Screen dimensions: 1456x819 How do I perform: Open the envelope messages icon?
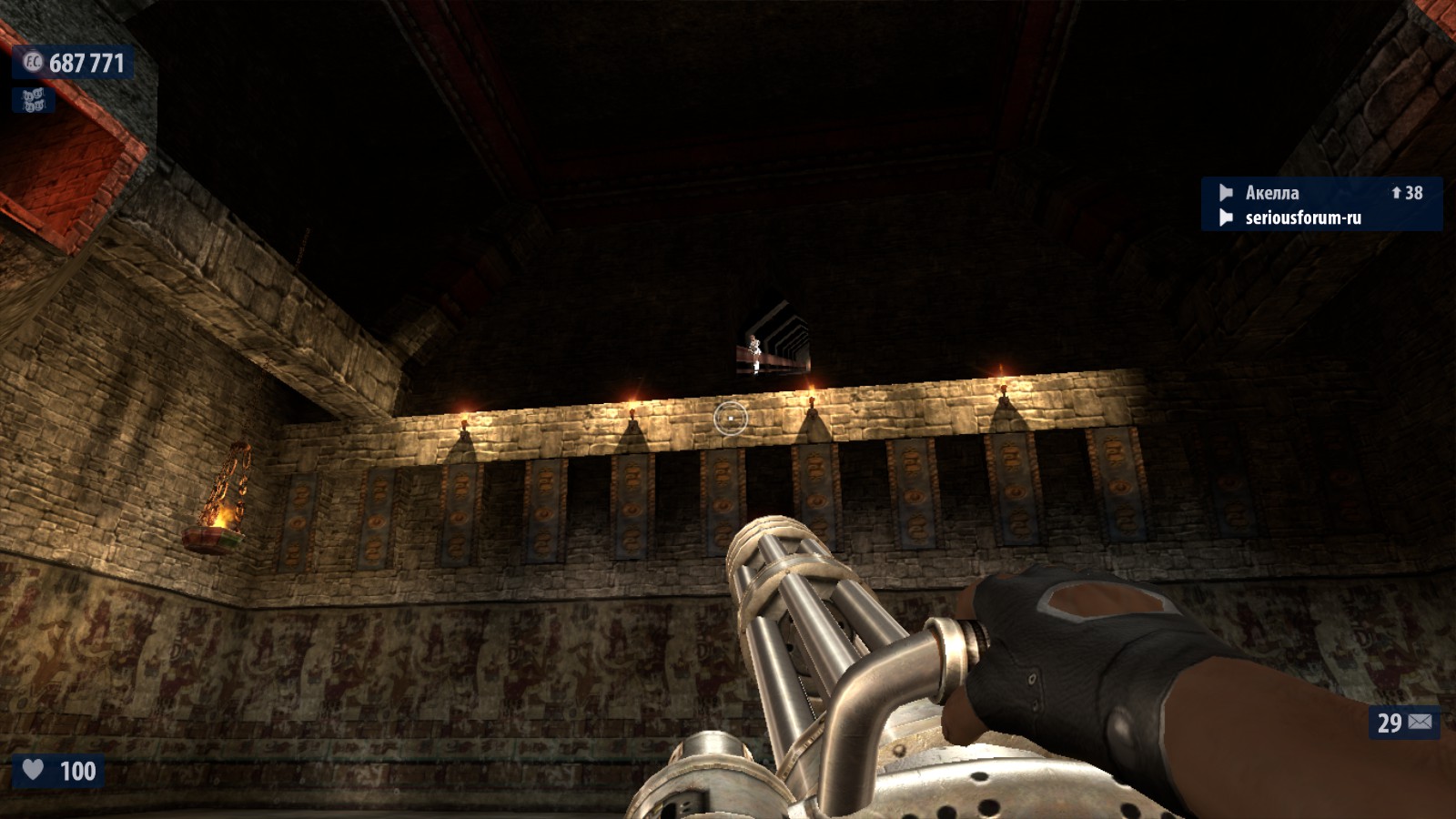coord(1420,723)
